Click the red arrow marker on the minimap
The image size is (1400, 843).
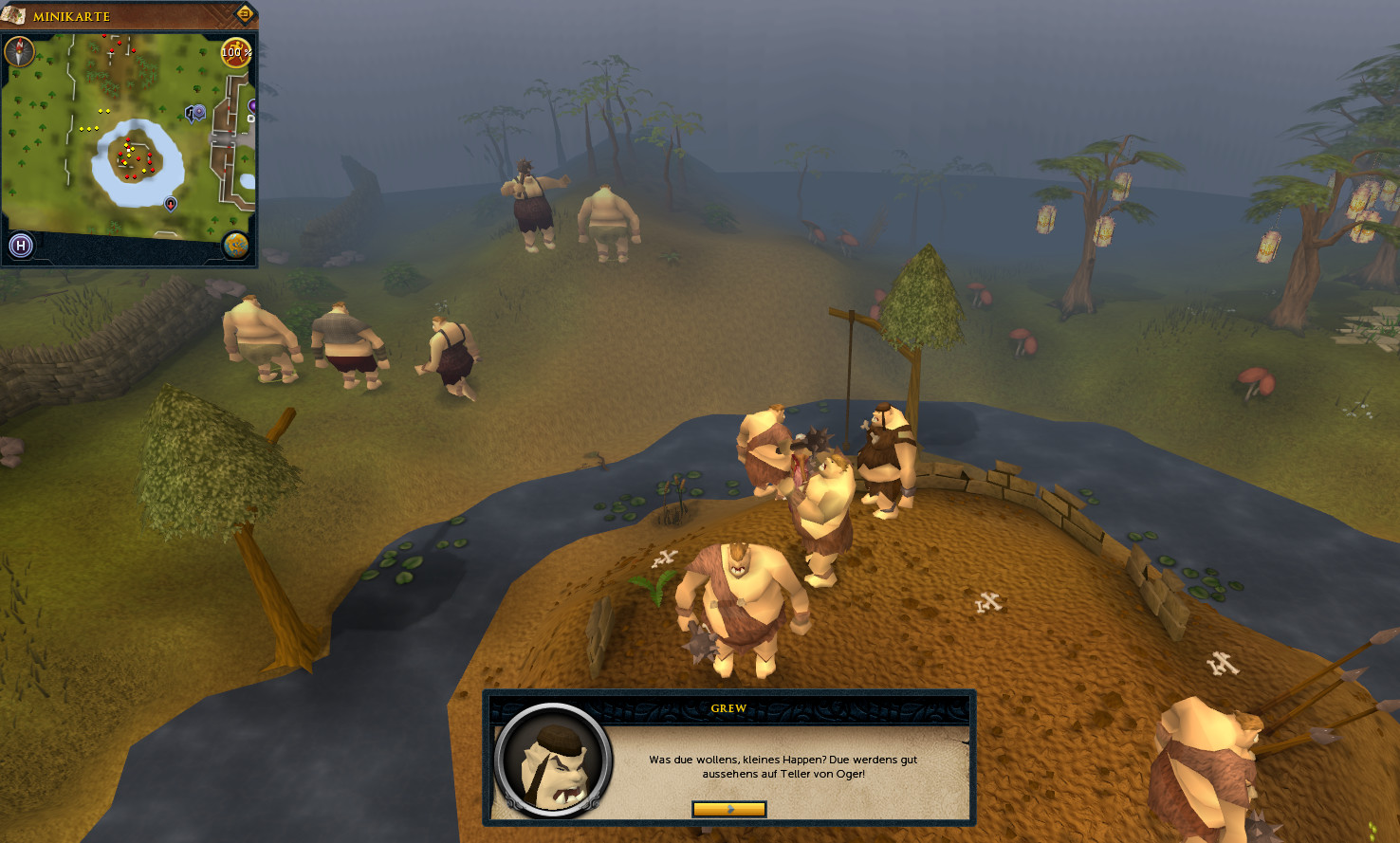tap(171, 203)
